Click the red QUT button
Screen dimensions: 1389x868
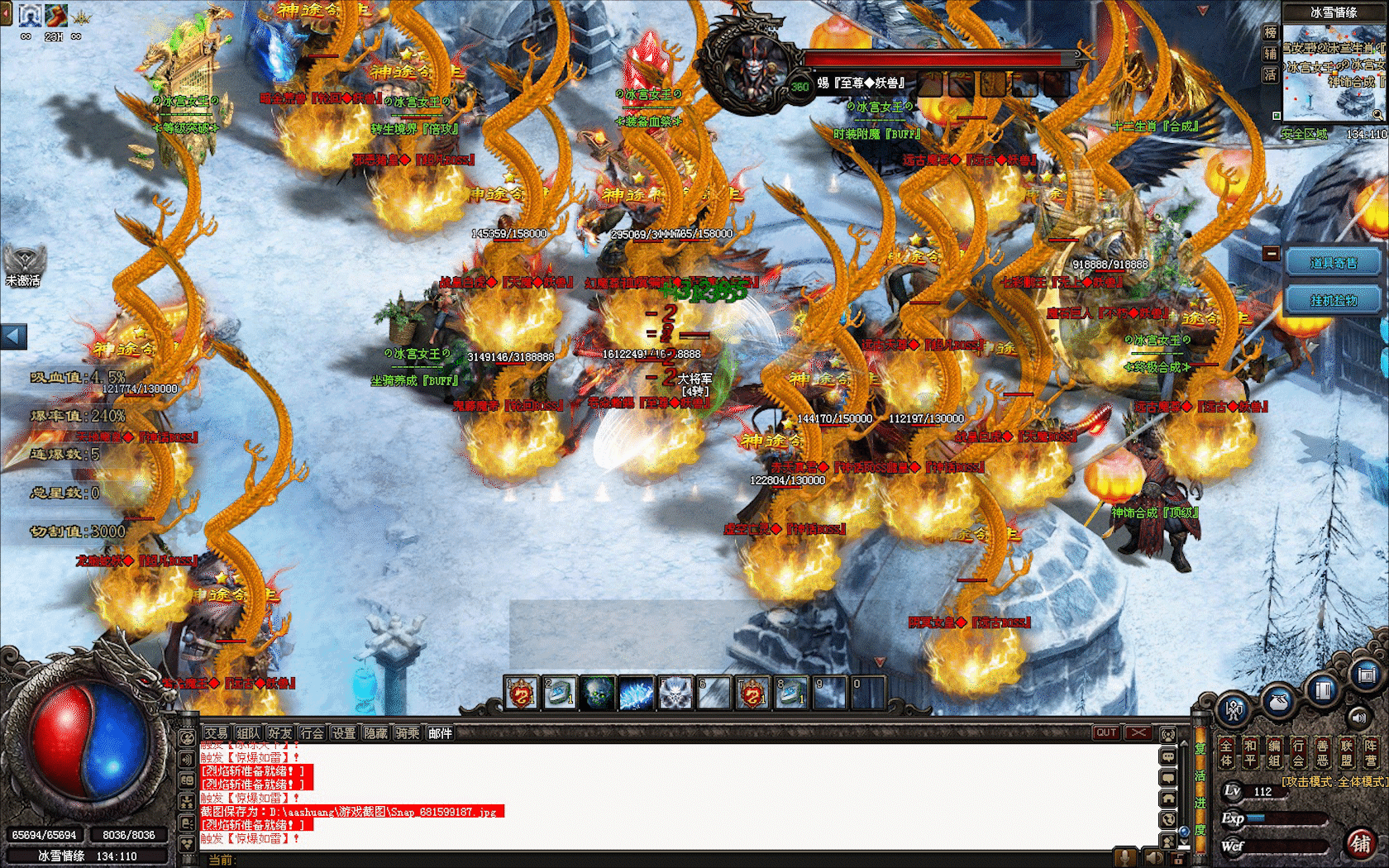click(1106, 733)
